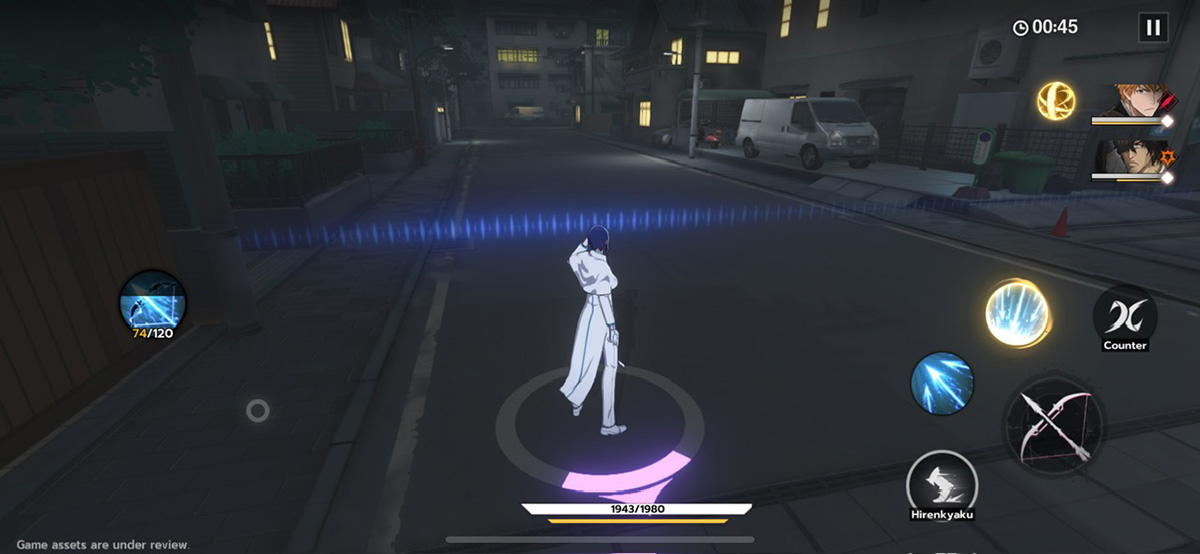Use the Counter ability
This screenshot has height=554, width=1200.
tap(1125, 318)
